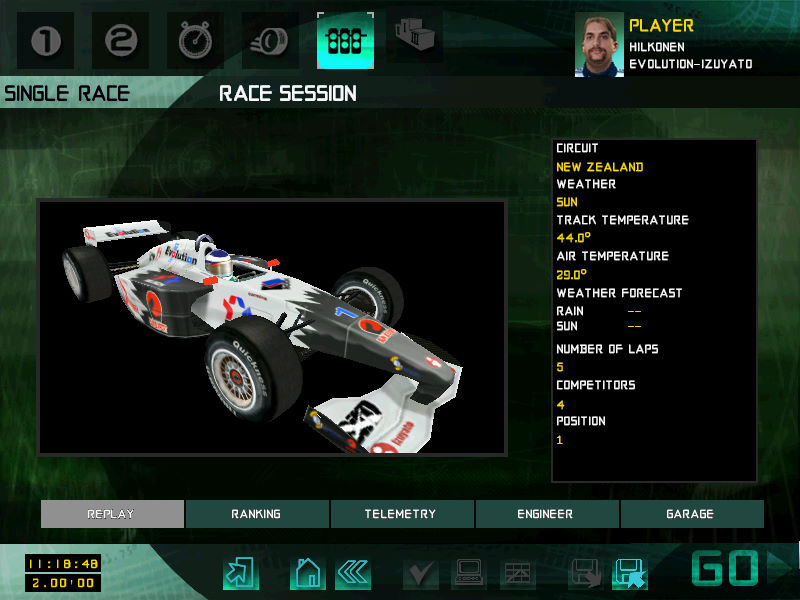Click the player driver portrait
The width and height of the screenshot is (800, 600).
599,44
